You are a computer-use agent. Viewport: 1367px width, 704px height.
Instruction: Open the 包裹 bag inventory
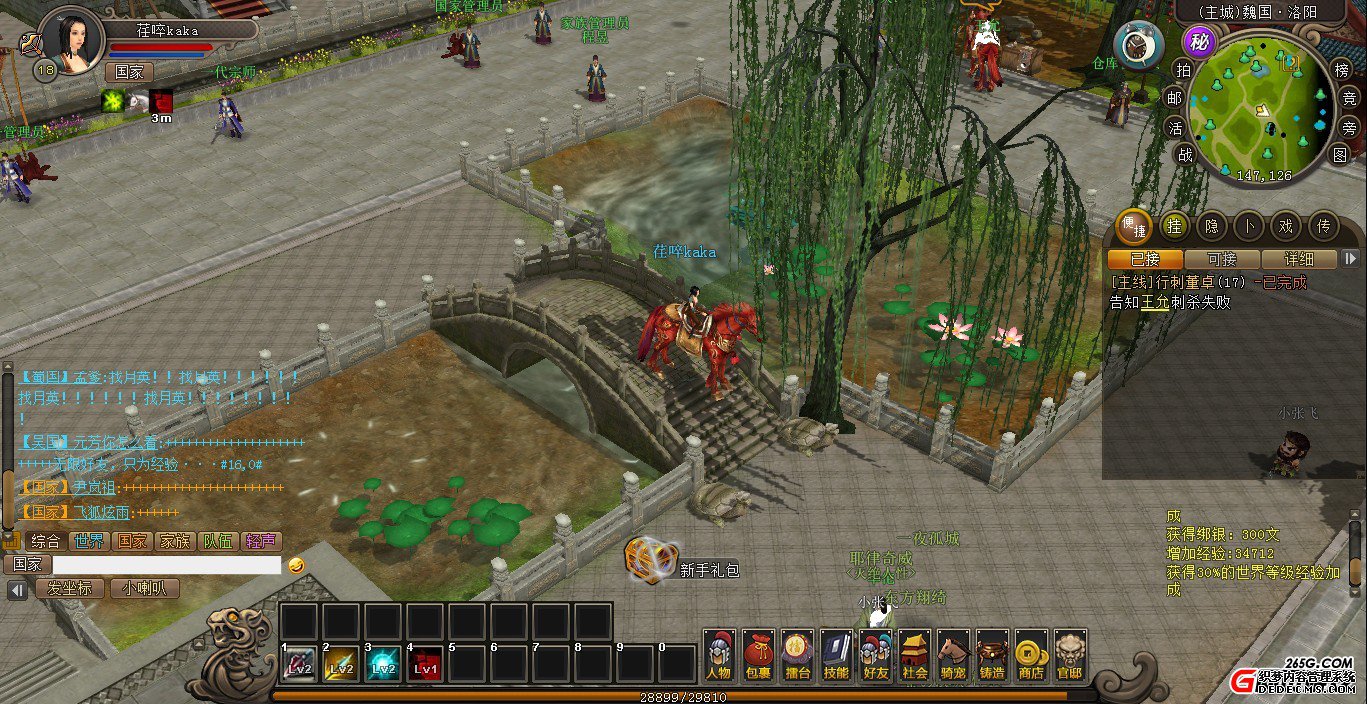tap(758, 655)
